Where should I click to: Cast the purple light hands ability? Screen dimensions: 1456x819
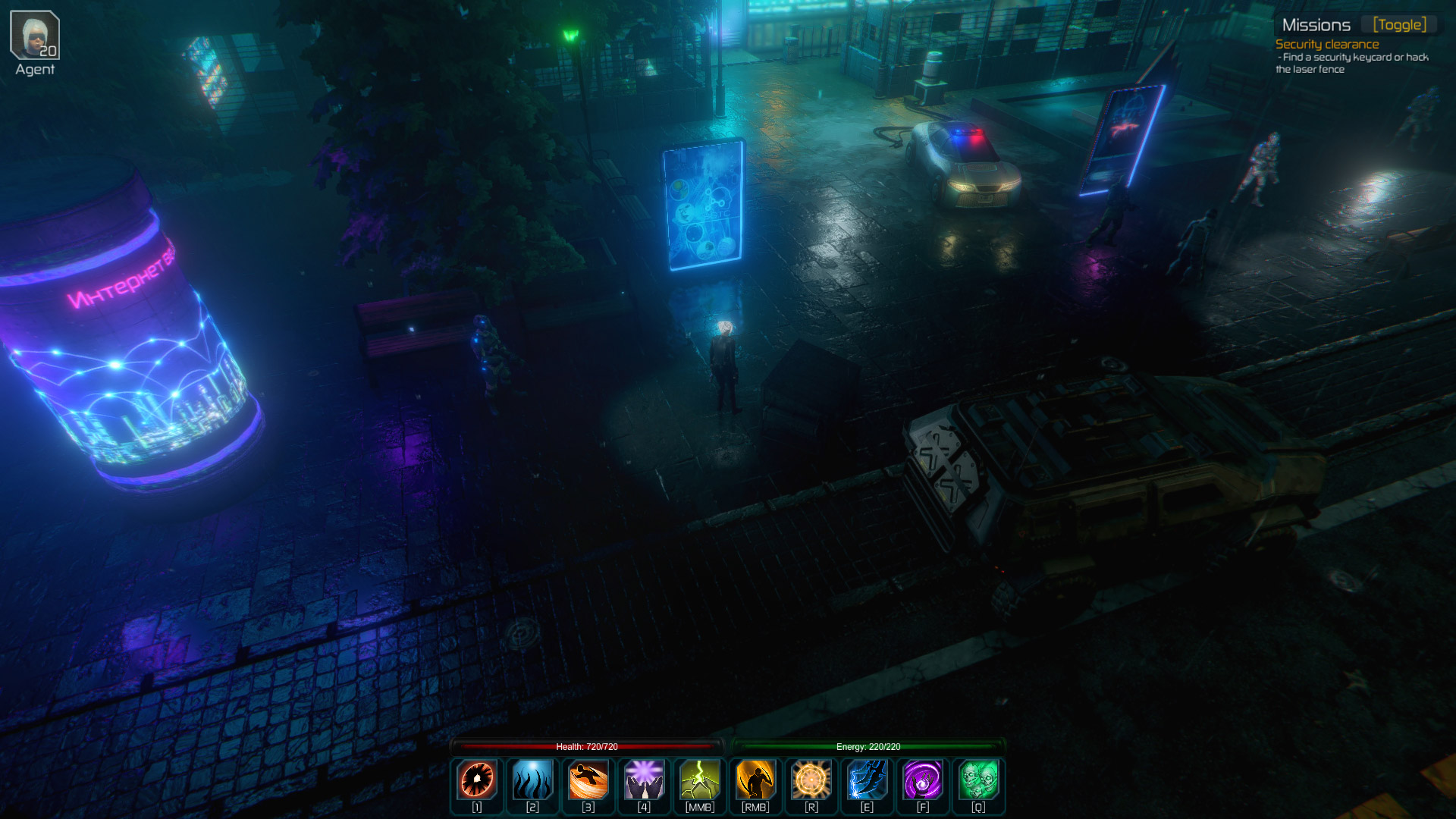644,780
